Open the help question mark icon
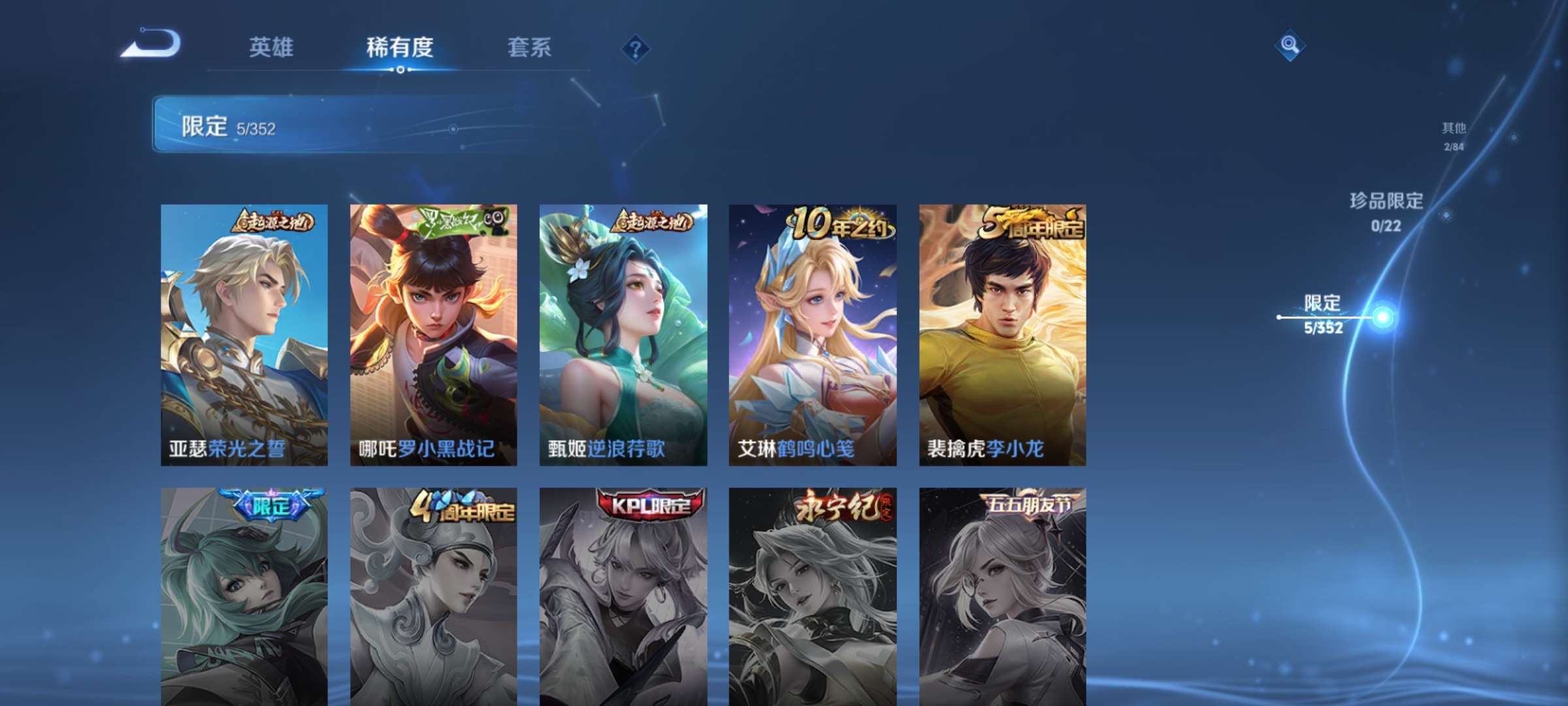This screenshot has width=1568, height=706. 634,48
